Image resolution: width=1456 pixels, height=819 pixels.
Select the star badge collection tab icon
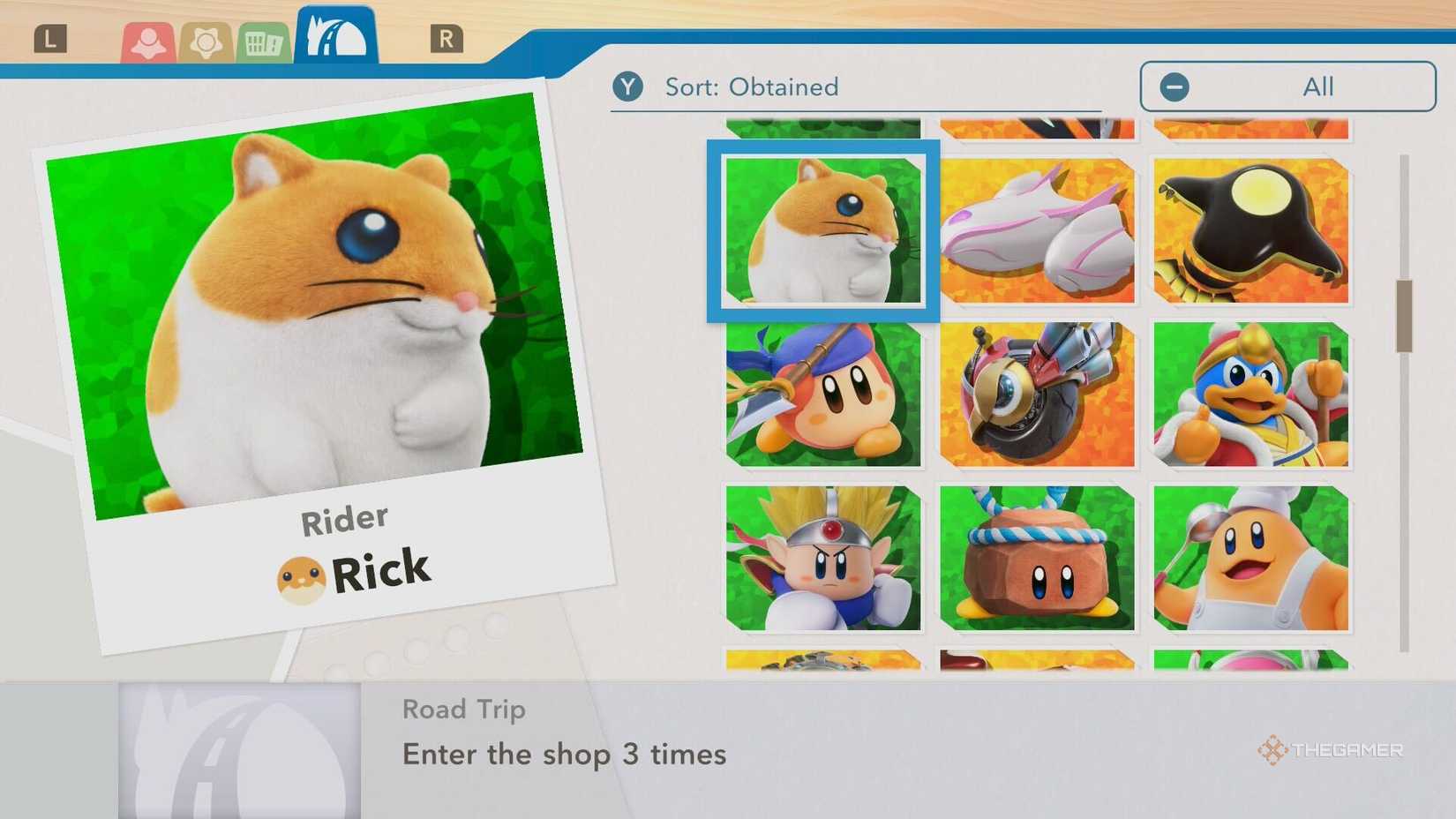click(x=206, y=40)
